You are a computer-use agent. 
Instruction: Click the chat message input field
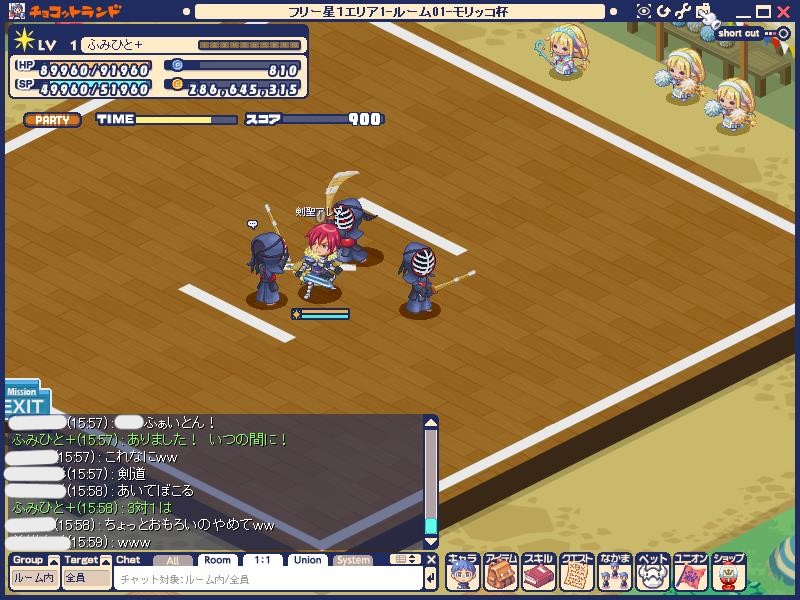pos(268,579)
